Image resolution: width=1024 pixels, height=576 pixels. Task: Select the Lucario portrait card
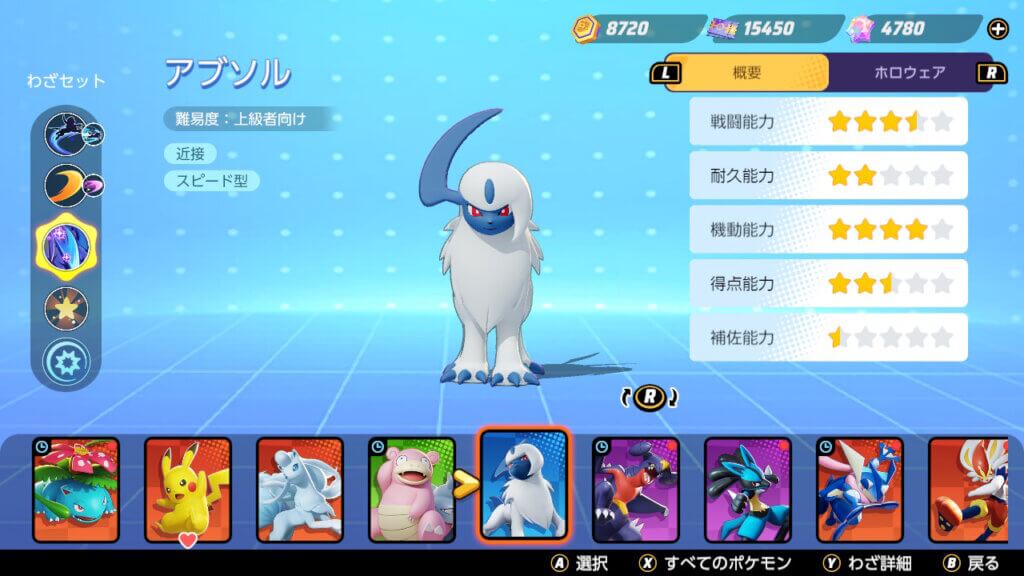(748, 490)
